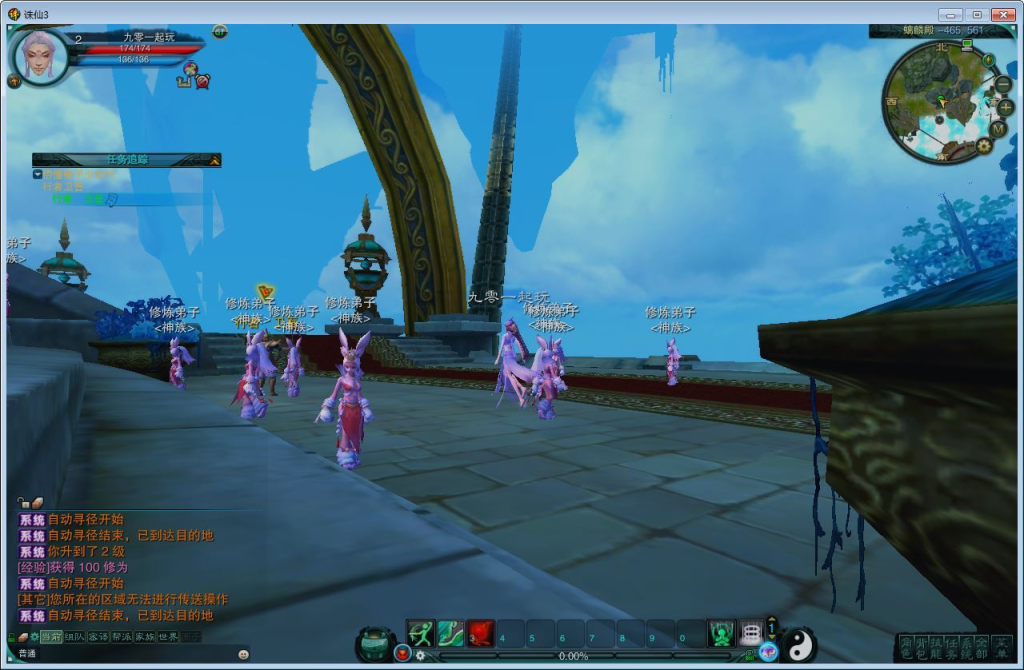Click the green meditation skill icon
Screen dimensions: 1024x670
[x=721, y=633]
